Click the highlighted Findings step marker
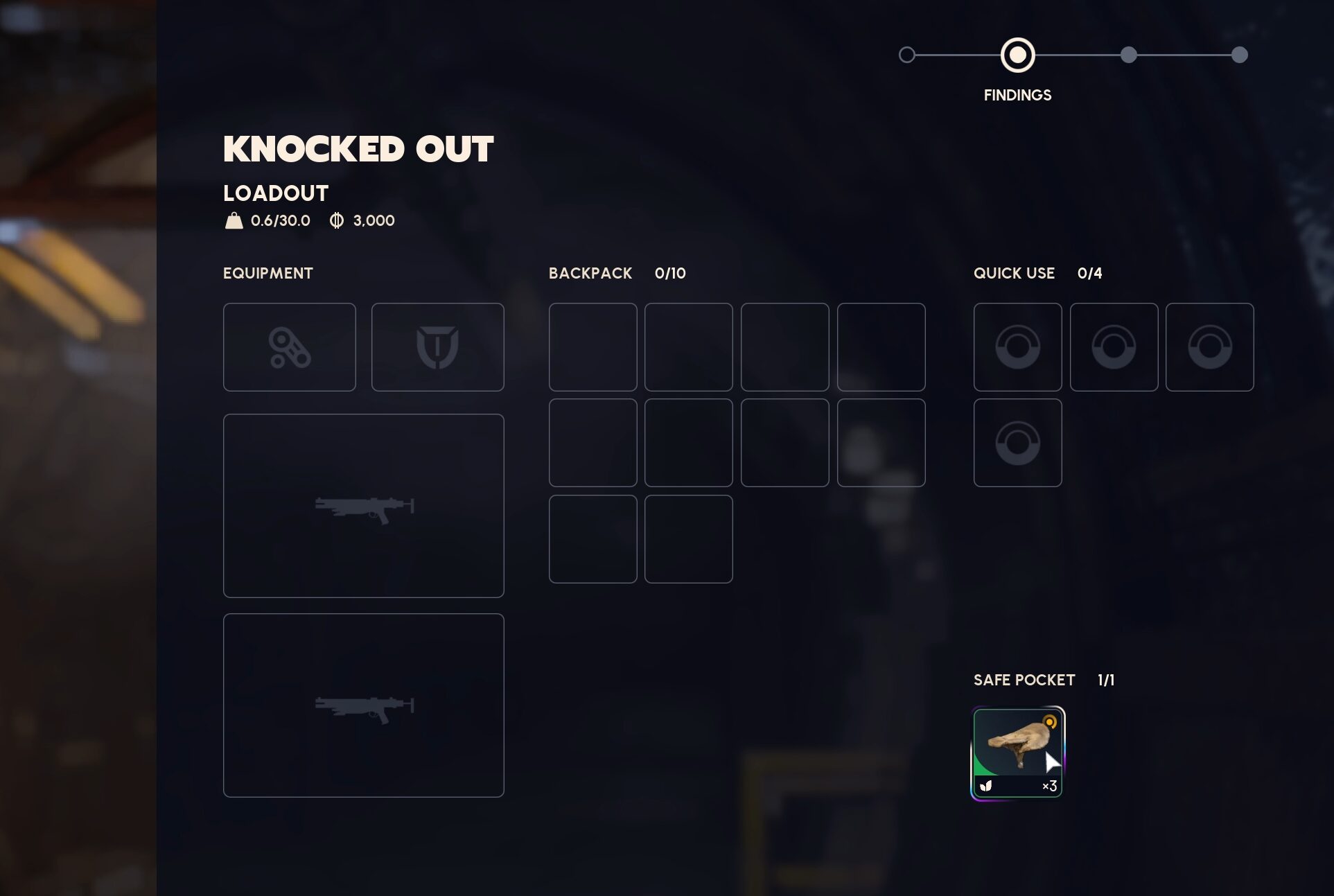1334x896 pixels. pos(1017,55)
